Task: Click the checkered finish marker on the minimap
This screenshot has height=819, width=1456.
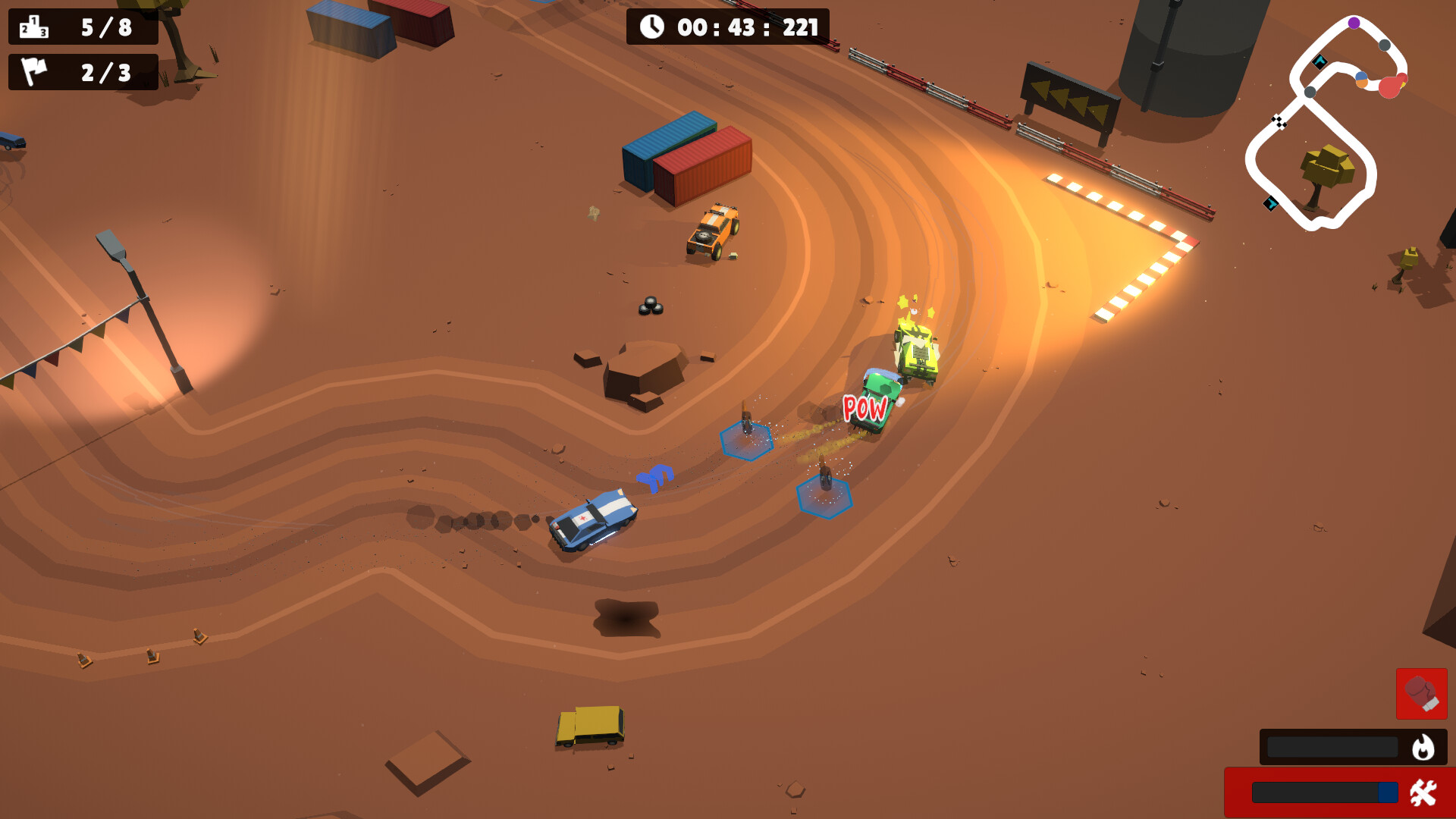Action: click(x=1279, y=121)
